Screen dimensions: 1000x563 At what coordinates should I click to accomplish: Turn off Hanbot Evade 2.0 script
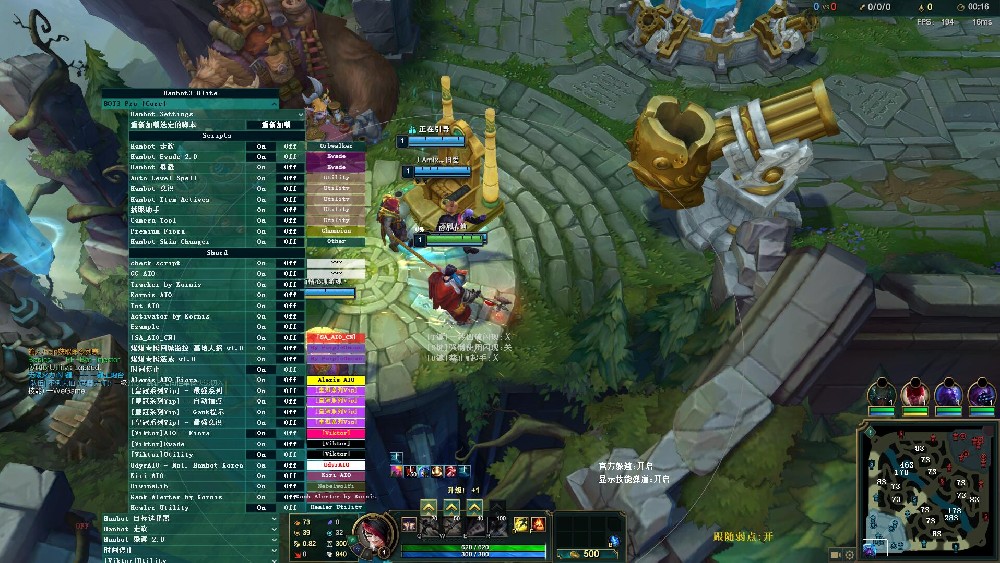point(290,157)
